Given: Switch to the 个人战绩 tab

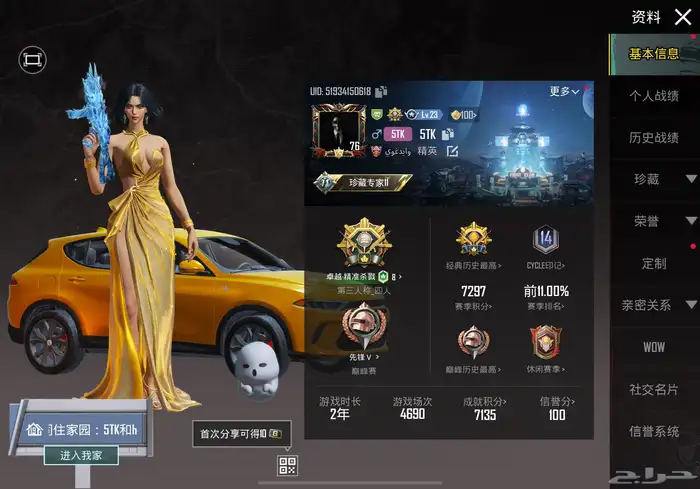Looking at the screenshot, I should coord(654,96).
